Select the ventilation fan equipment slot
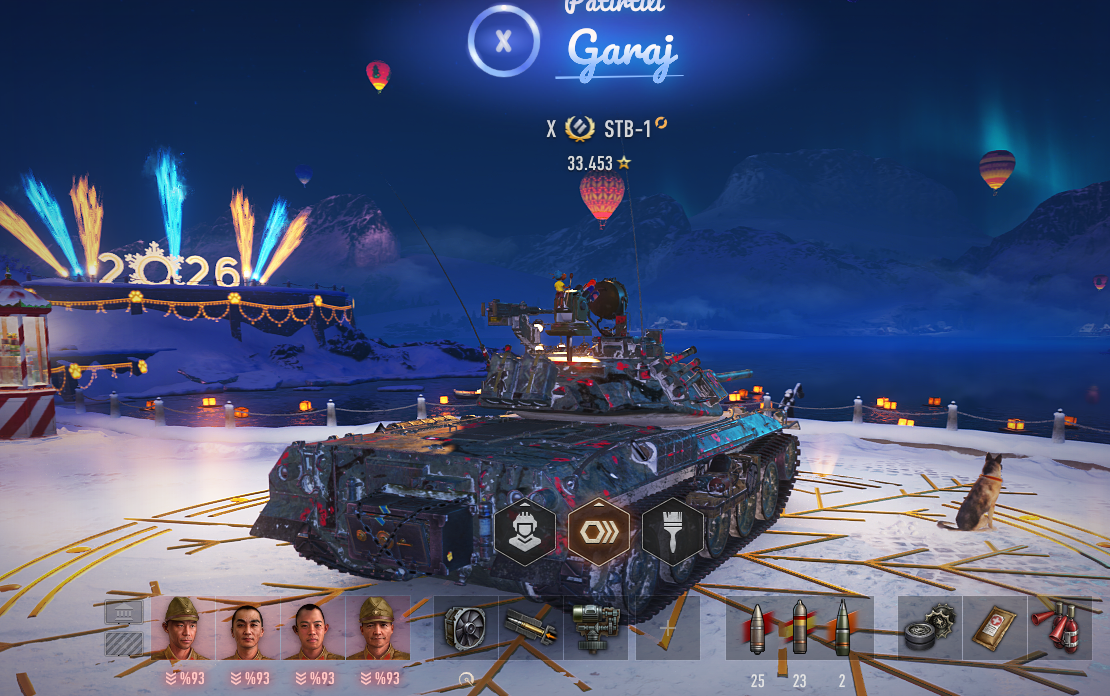Viewport: 1110px width, 696px height. [x=466, y=629]
